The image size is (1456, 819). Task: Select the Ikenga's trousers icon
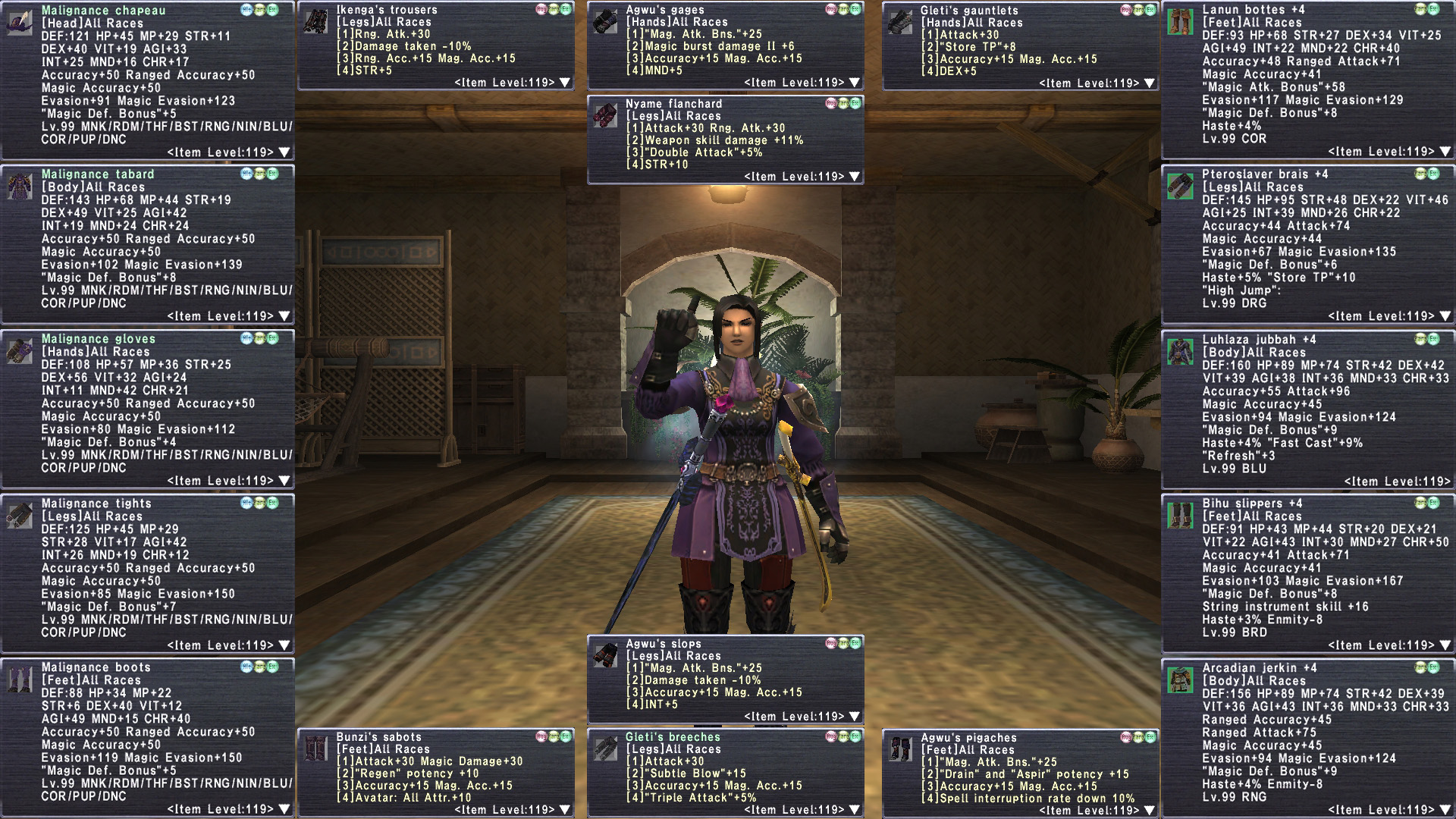click(315, 21)
